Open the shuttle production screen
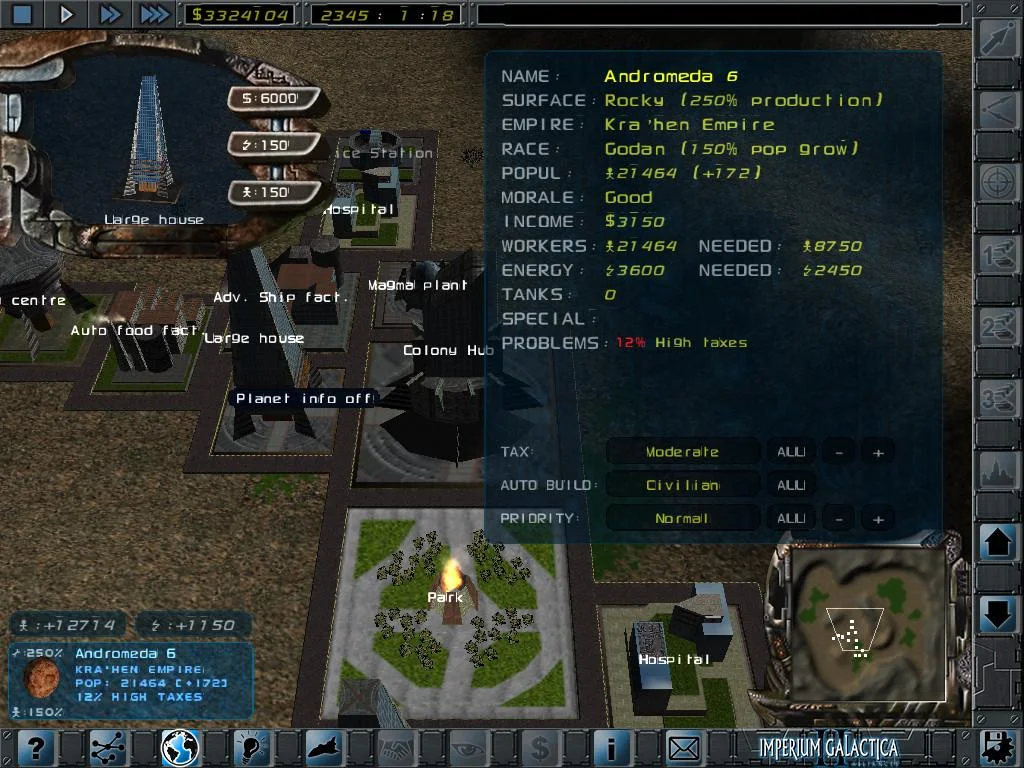Viewport: 1024px width, 768px height. pos(326,747)
